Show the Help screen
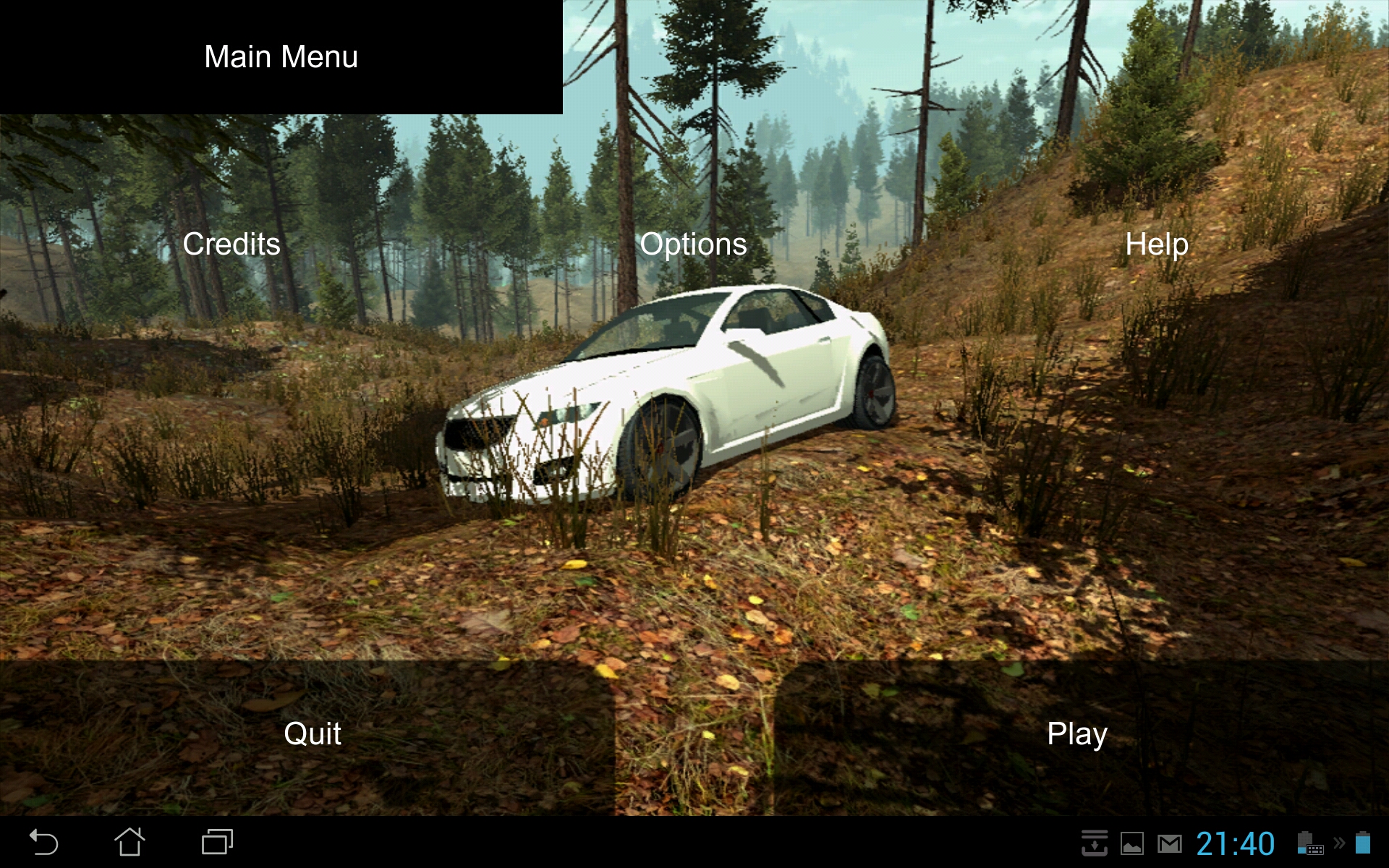This screenshot has height=868, width=1389. (x=1156, y=244)
